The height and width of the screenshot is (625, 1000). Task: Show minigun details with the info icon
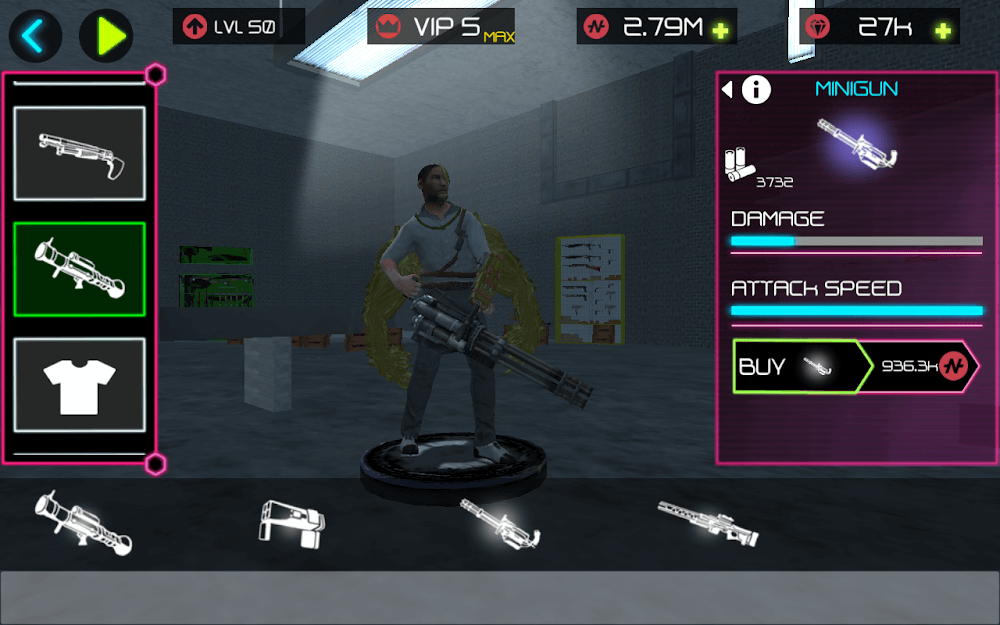point(756,90)
